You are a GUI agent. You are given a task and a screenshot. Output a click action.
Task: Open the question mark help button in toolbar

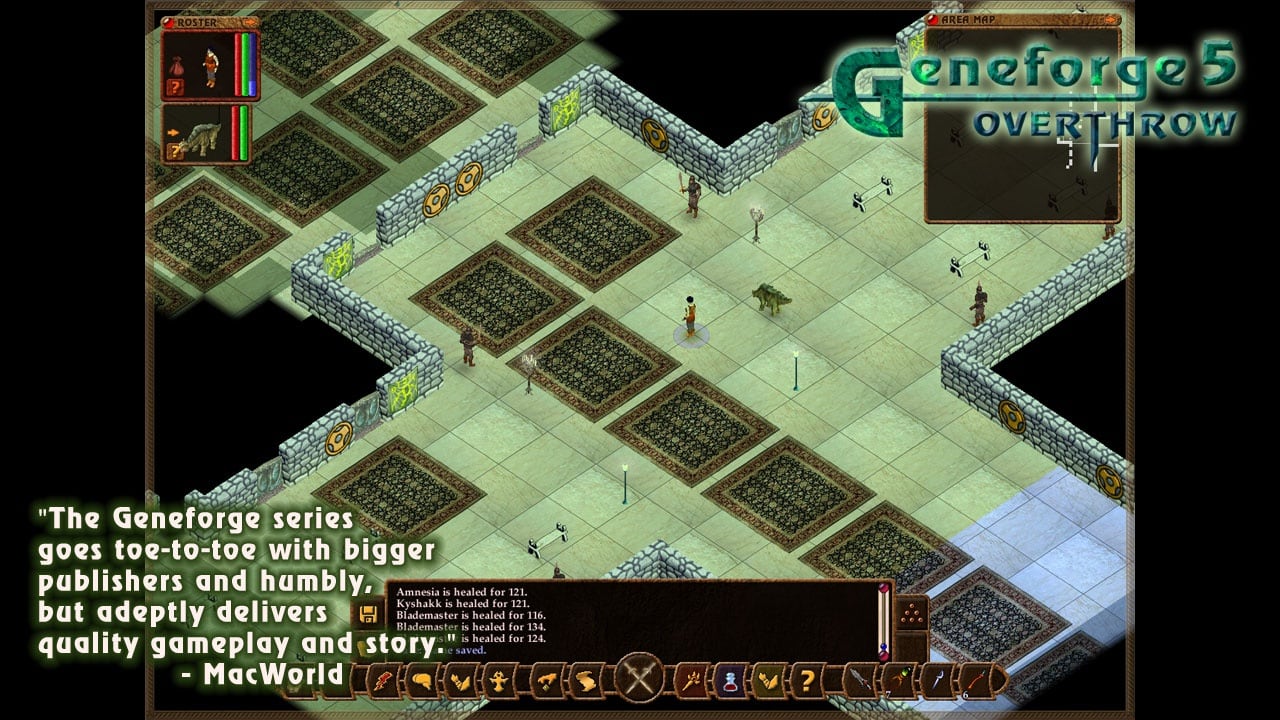(806, 681)
